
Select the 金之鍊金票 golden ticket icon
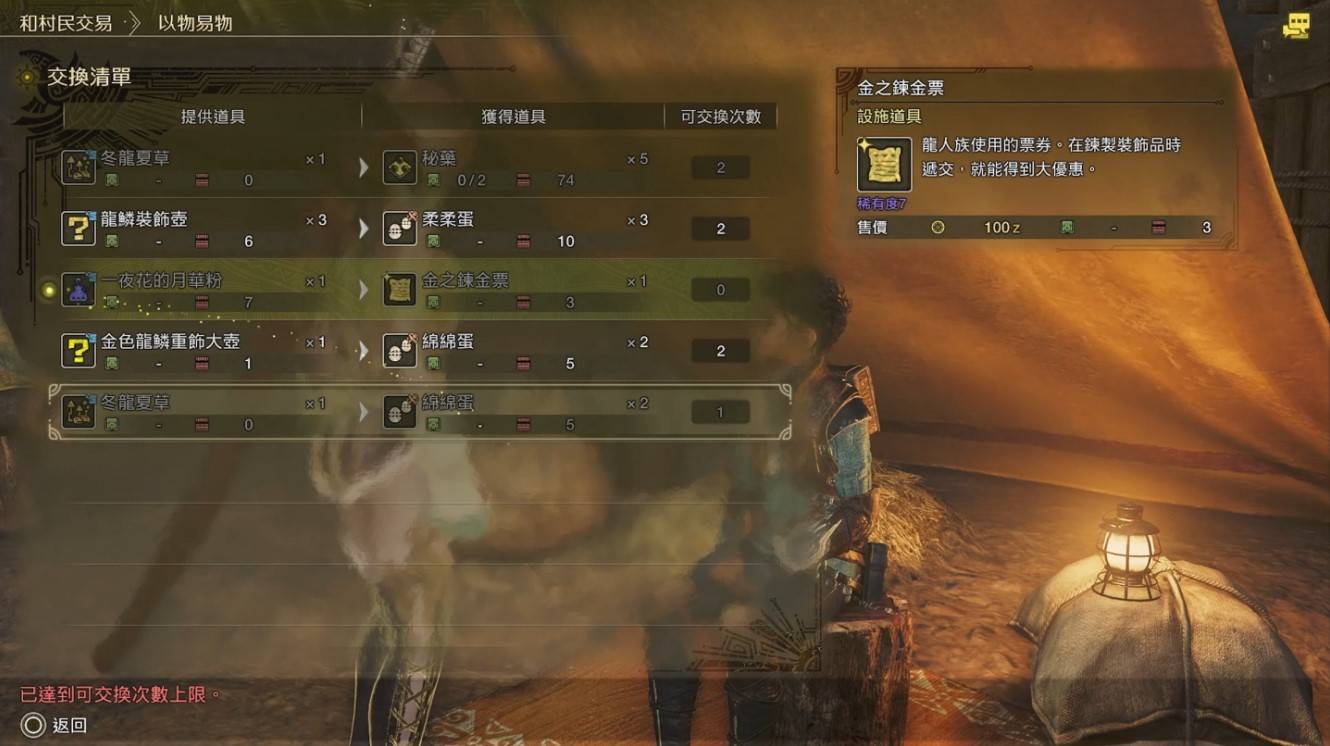pos(399,289)
